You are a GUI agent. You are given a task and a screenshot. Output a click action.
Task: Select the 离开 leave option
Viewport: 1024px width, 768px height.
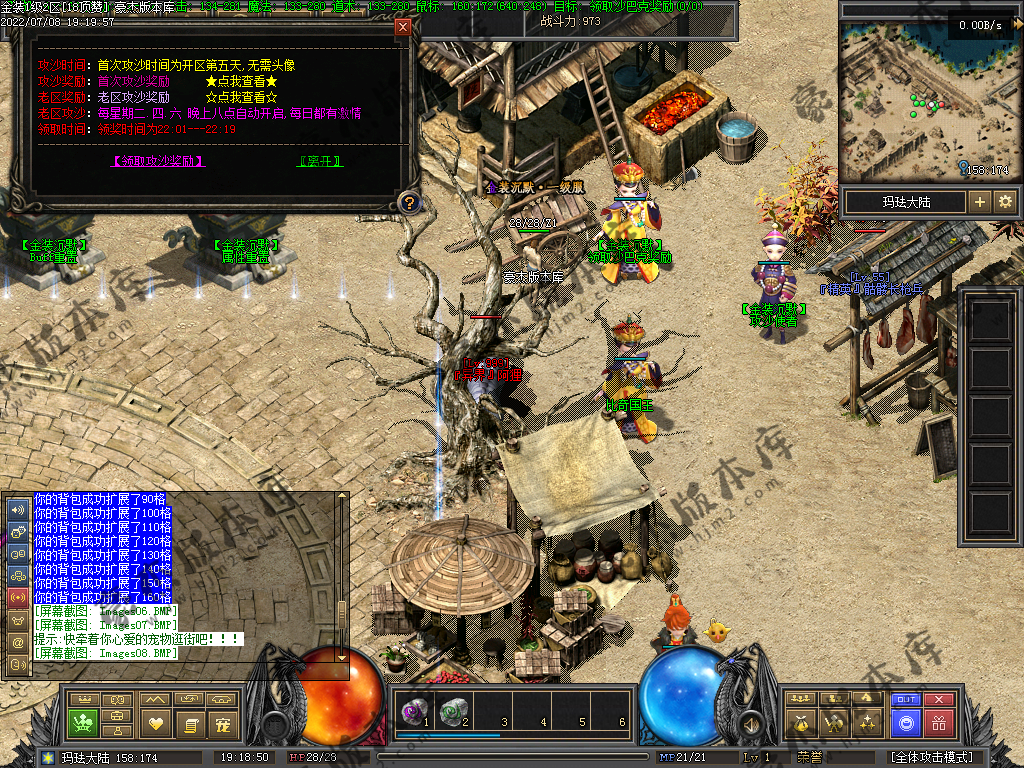tap(320, 160)
